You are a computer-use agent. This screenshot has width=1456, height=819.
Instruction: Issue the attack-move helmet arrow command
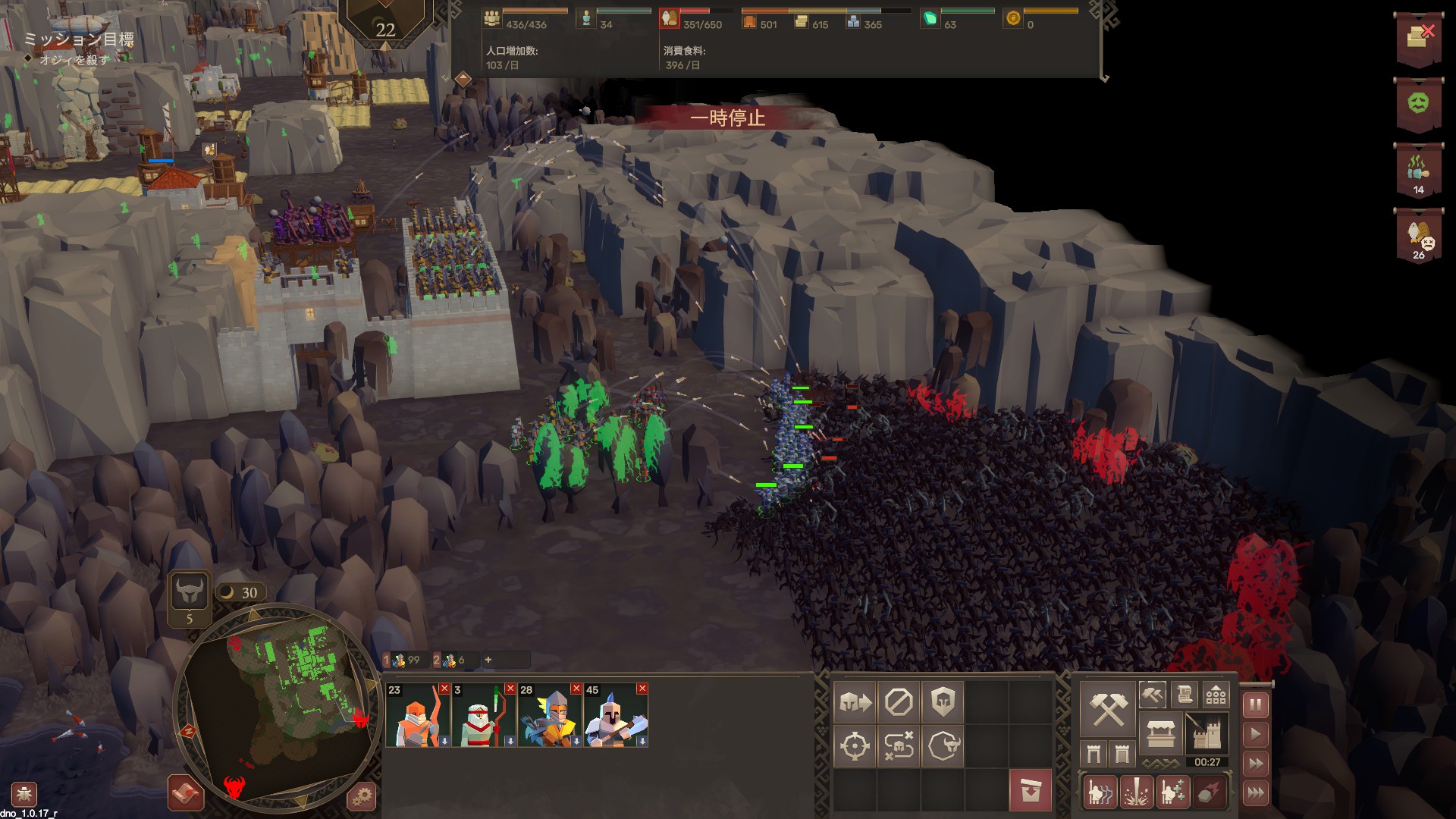click(x=855, y=702)
